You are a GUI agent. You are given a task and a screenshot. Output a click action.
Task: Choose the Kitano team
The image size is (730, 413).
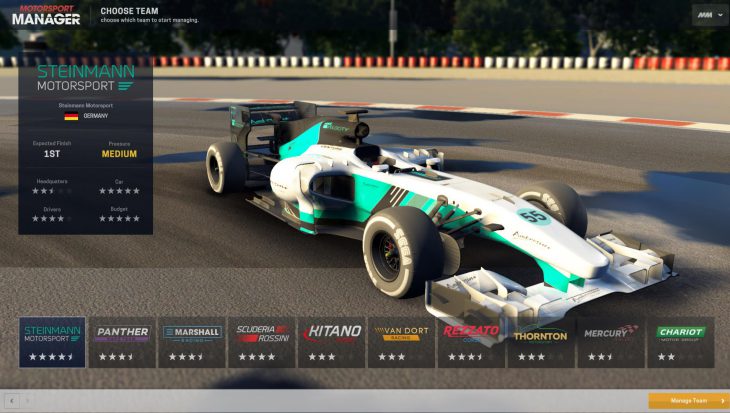point(331,342)
